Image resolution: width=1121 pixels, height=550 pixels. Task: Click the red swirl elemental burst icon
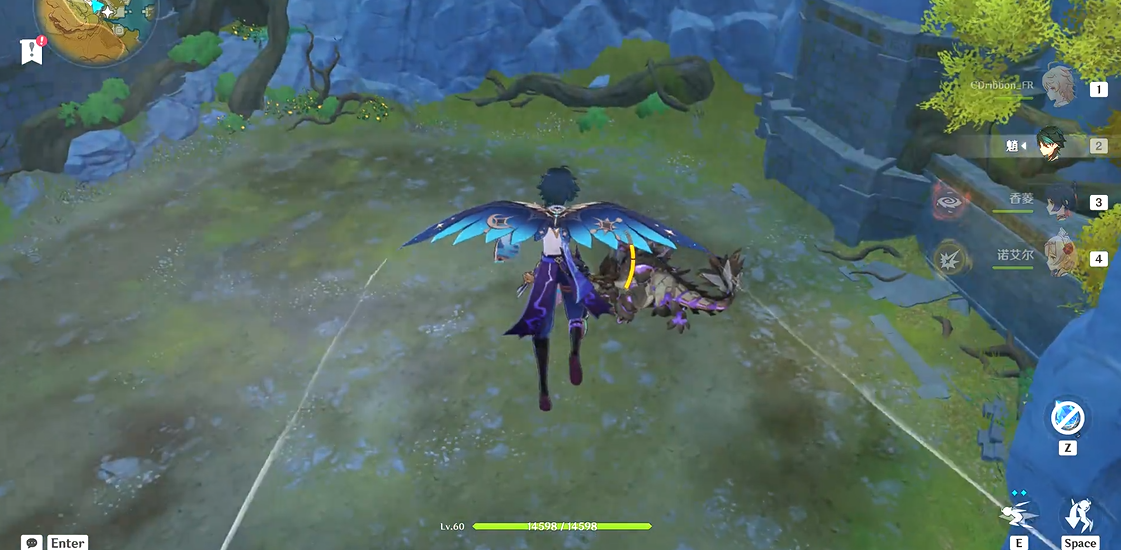pos(949,202)
